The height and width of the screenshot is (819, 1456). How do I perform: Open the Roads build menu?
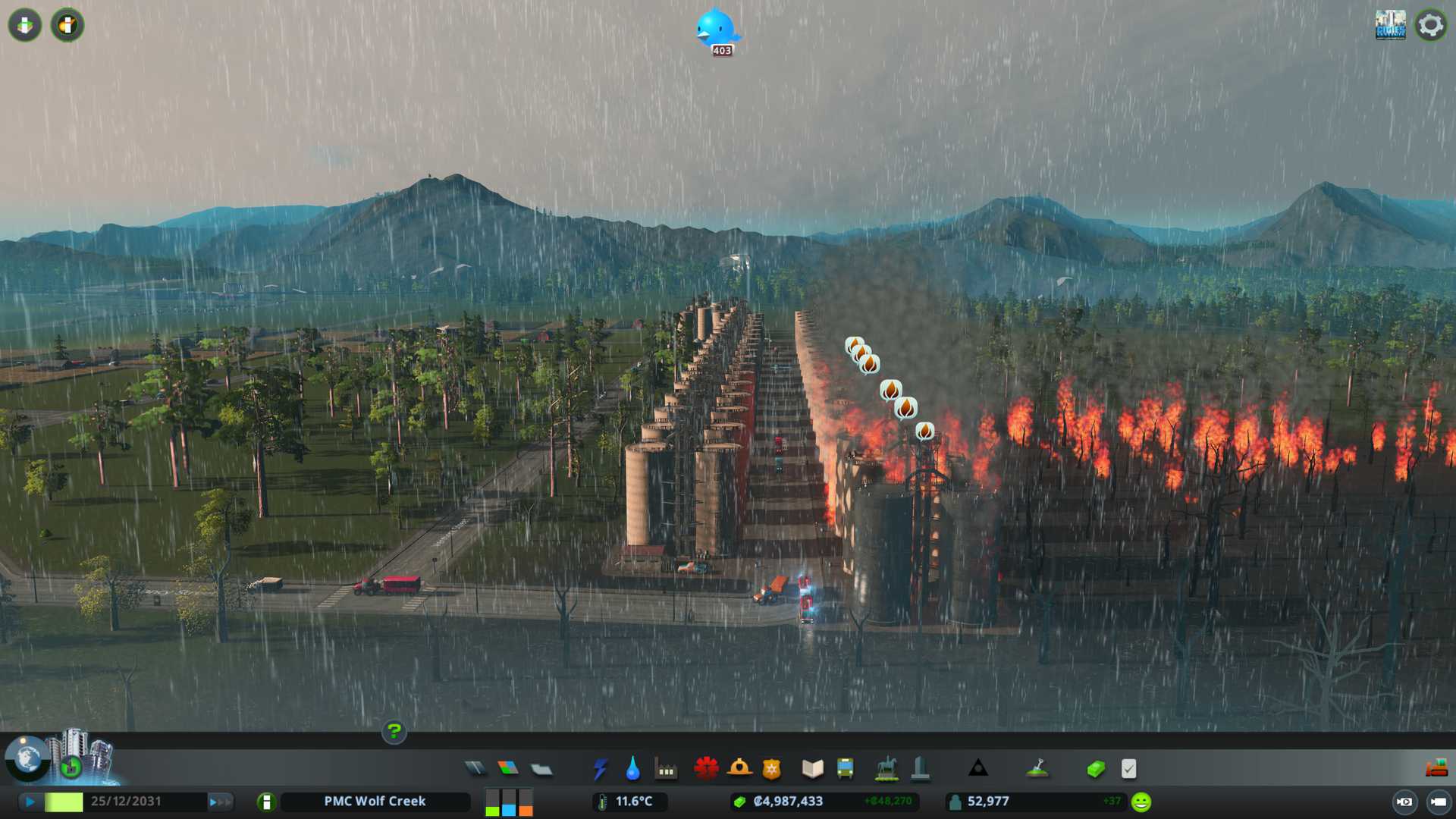(x=475, y=769)
